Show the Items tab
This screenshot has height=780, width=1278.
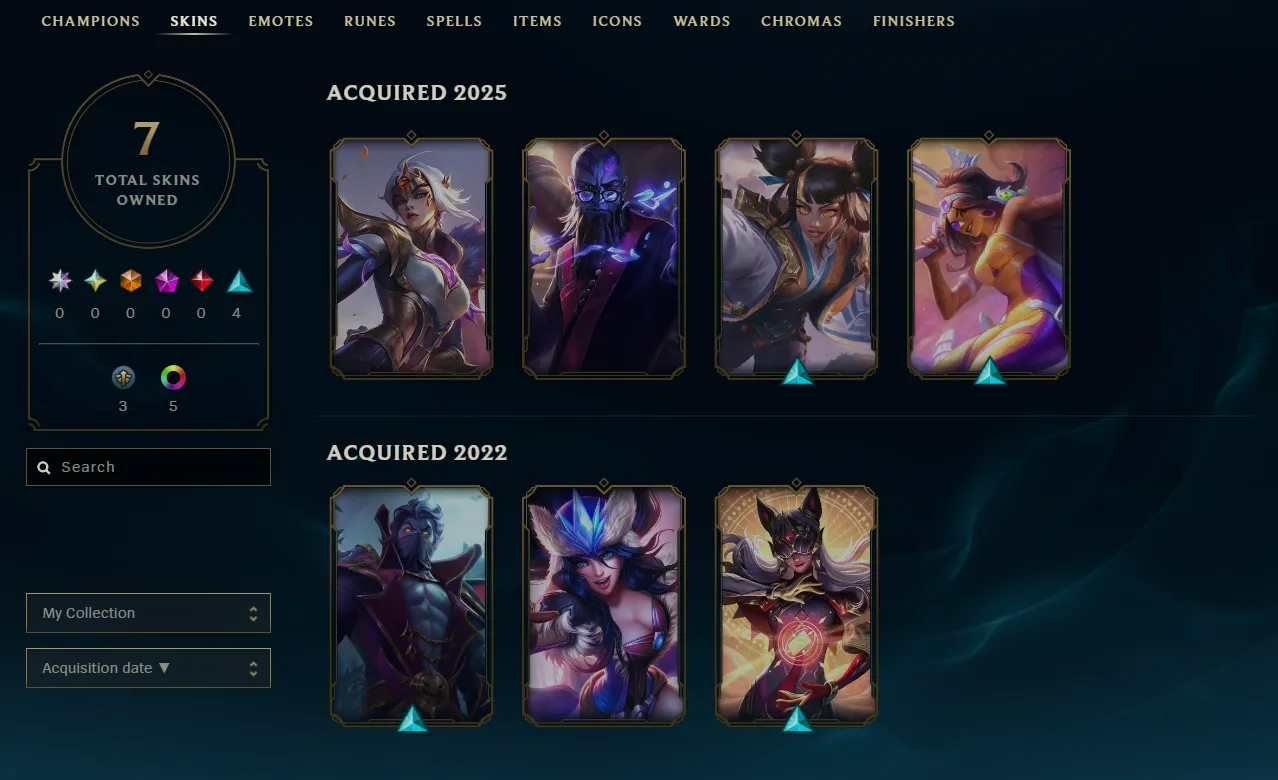537,21
